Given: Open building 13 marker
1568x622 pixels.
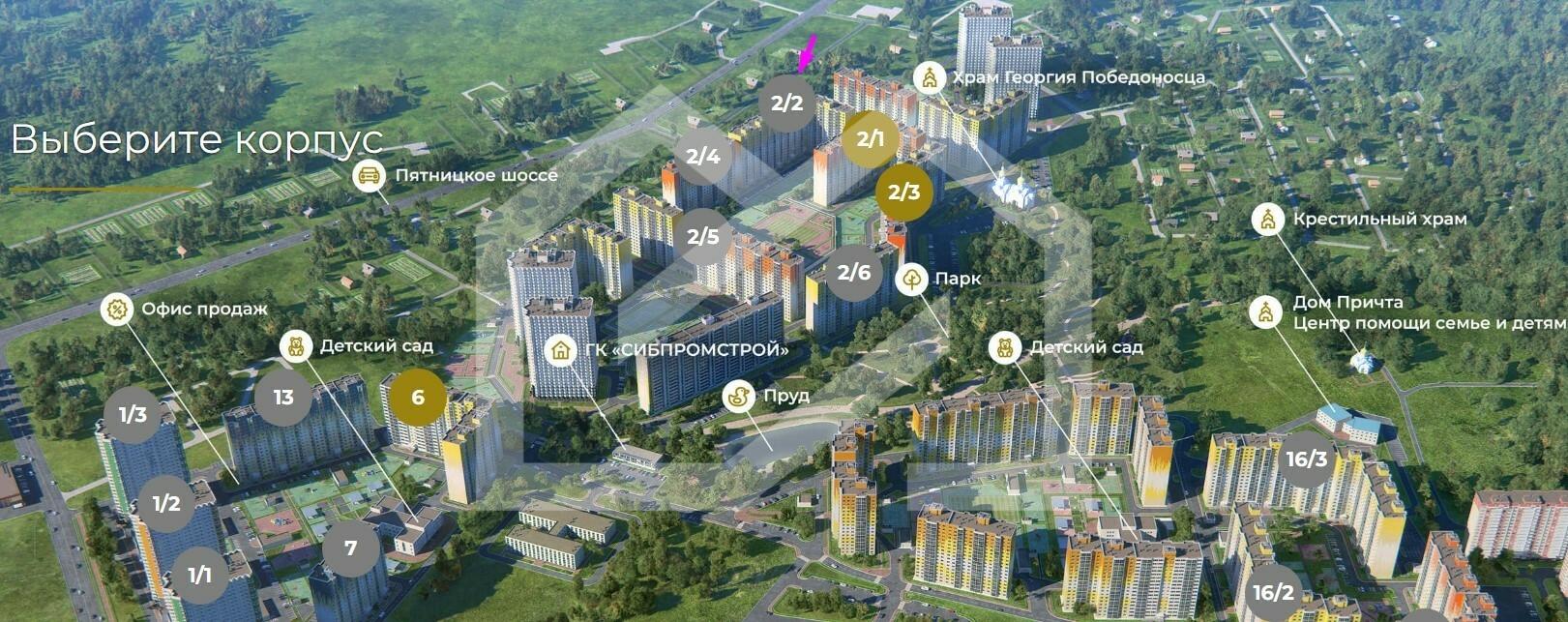Looking at the screenshot, I should tap(283, 398).
